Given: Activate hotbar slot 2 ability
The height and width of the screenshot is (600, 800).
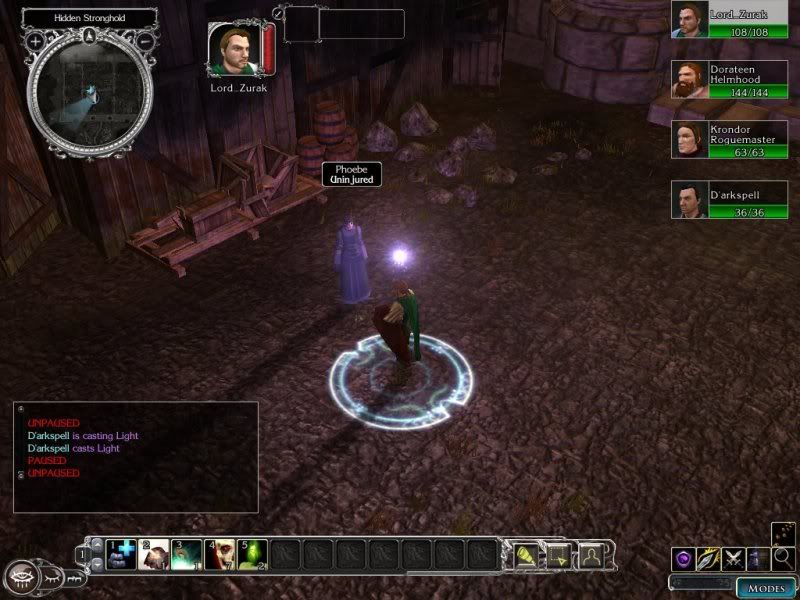Looking at the screenshot, I should click(153, 553).
